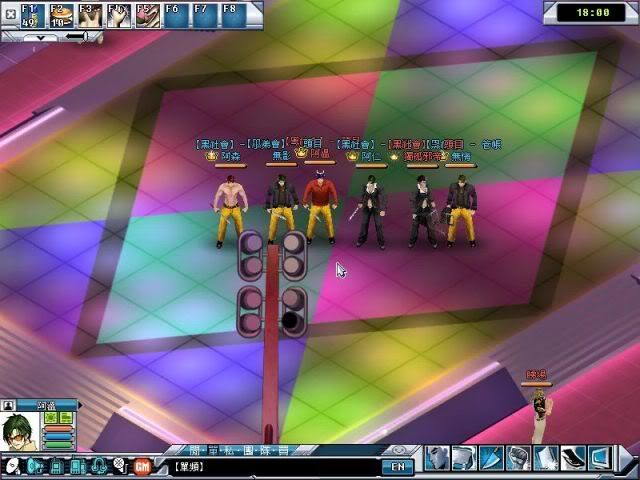The image size is (640, 480).
Task: Expand the hotbar down-arrow toggle
Action: [x=40, y=36]
